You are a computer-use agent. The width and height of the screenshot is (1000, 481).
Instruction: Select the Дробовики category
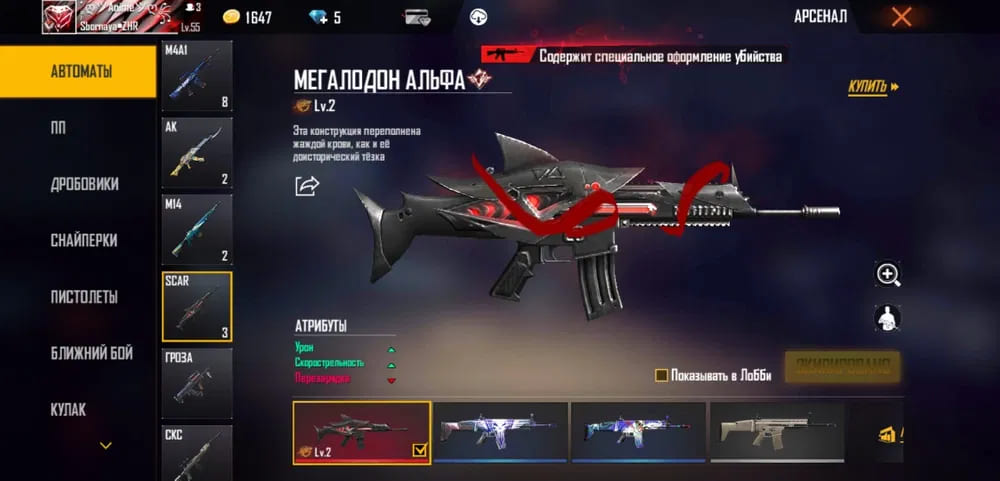[x=84, y=184]
